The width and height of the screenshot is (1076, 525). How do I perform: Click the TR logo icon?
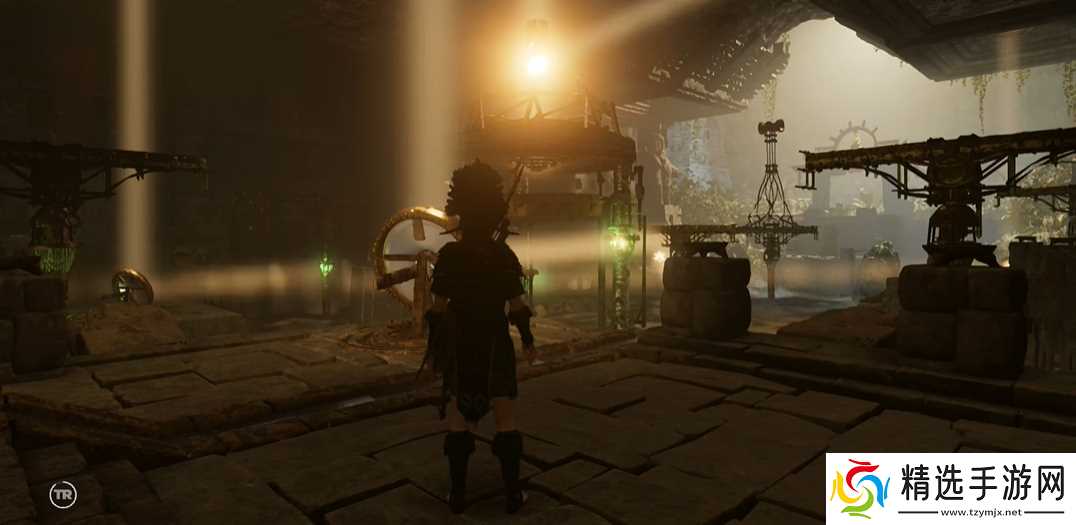coord(60,494)
